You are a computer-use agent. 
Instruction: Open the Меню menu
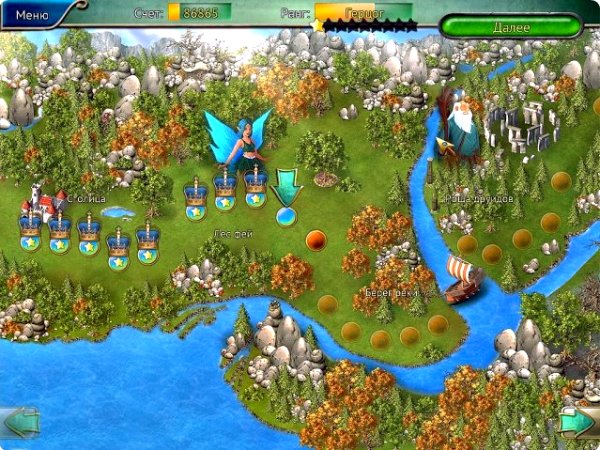[33, 15]
